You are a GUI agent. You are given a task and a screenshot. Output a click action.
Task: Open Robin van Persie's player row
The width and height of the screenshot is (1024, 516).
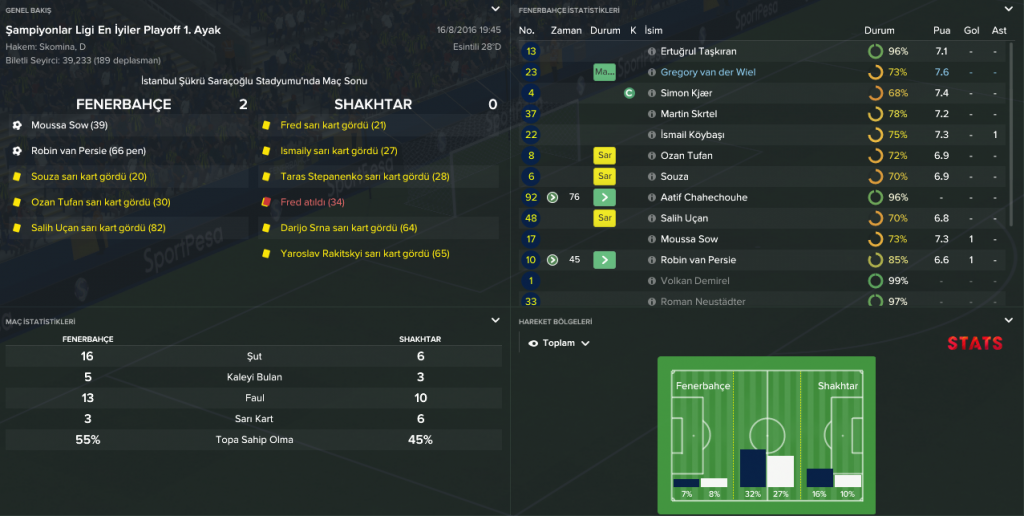703,260
